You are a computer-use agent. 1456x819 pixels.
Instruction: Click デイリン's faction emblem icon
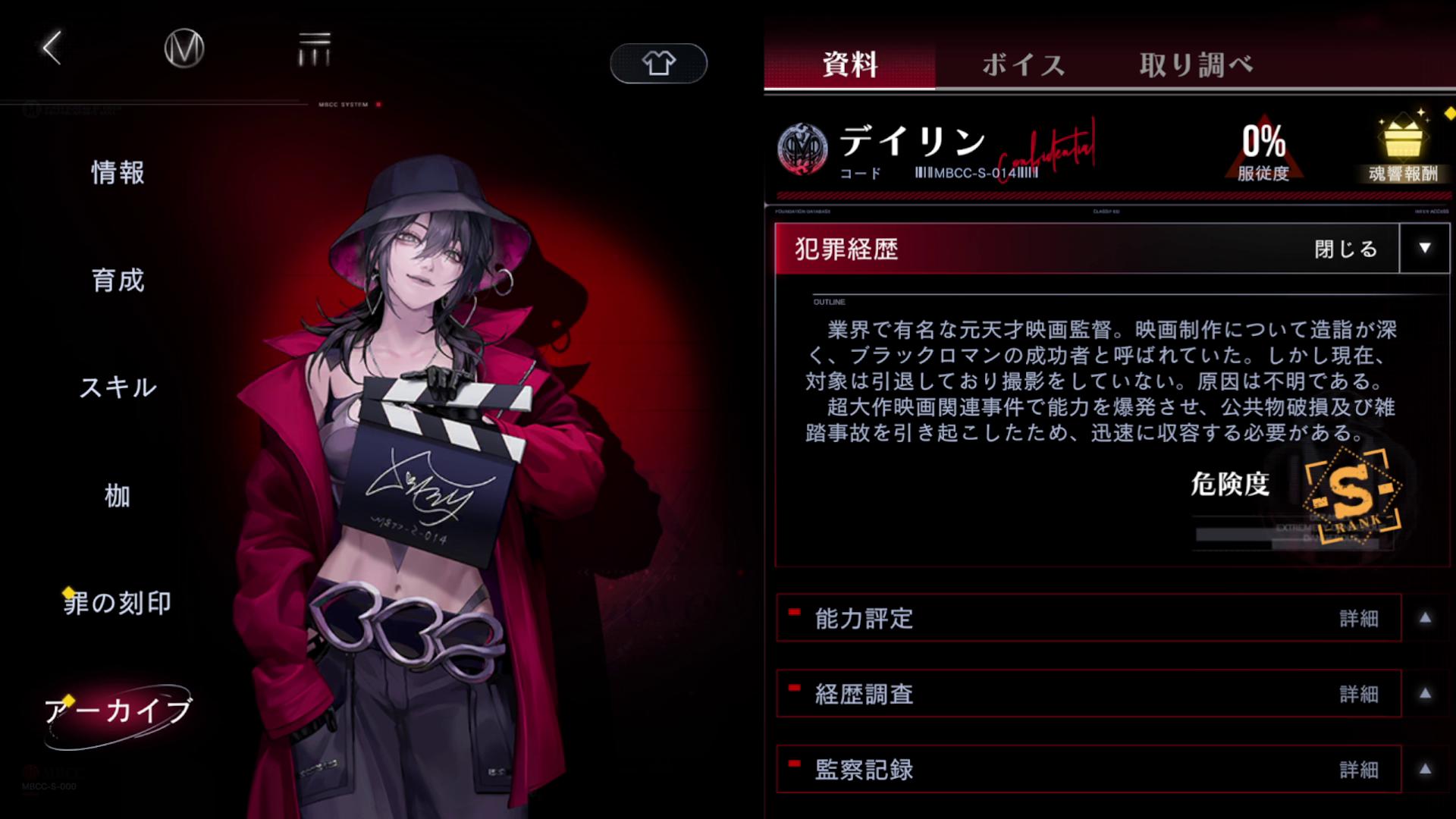(802, 149)
